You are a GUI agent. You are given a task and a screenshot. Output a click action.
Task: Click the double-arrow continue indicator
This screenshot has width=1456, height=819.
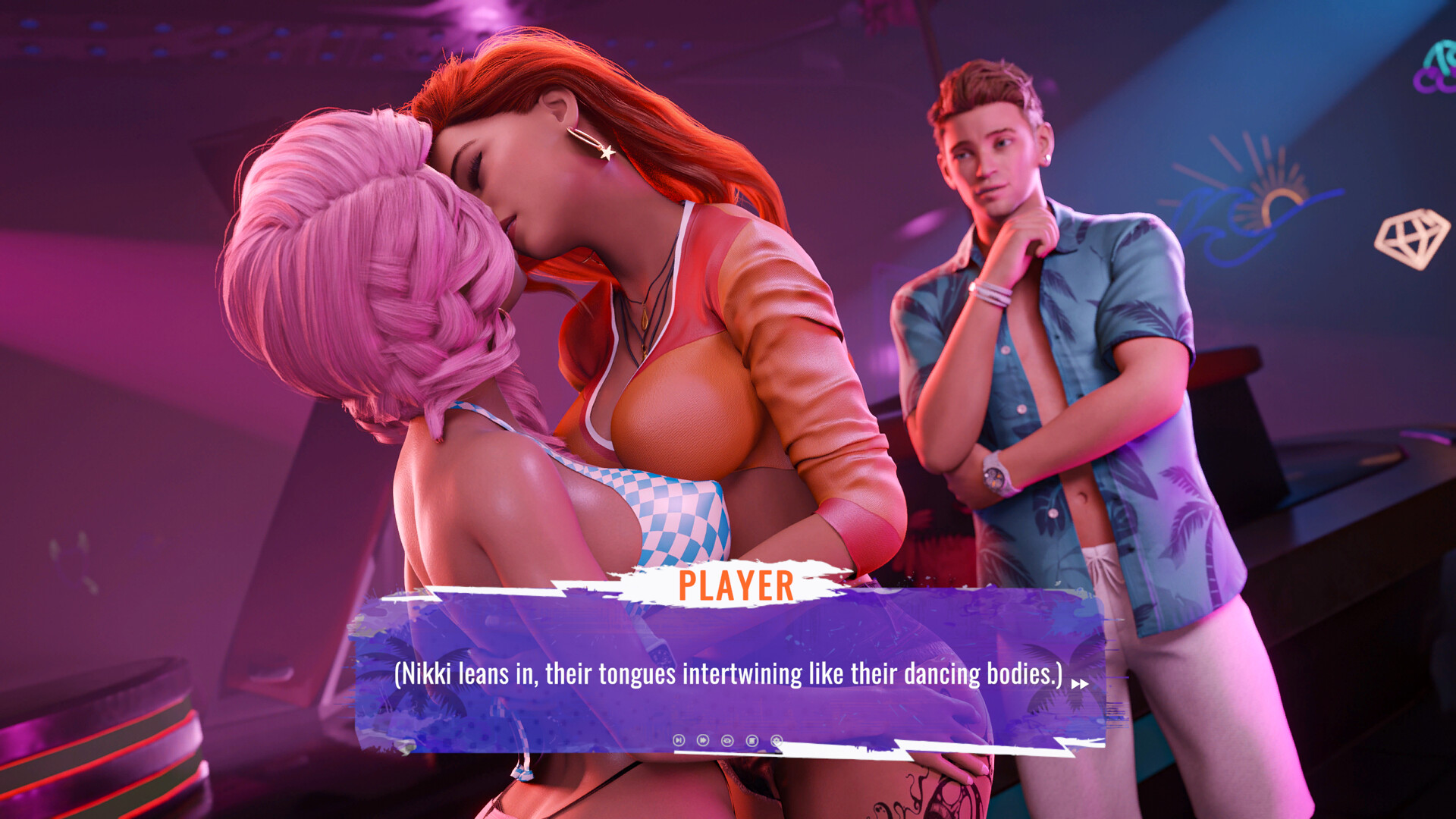click(x=1080, y=685)
